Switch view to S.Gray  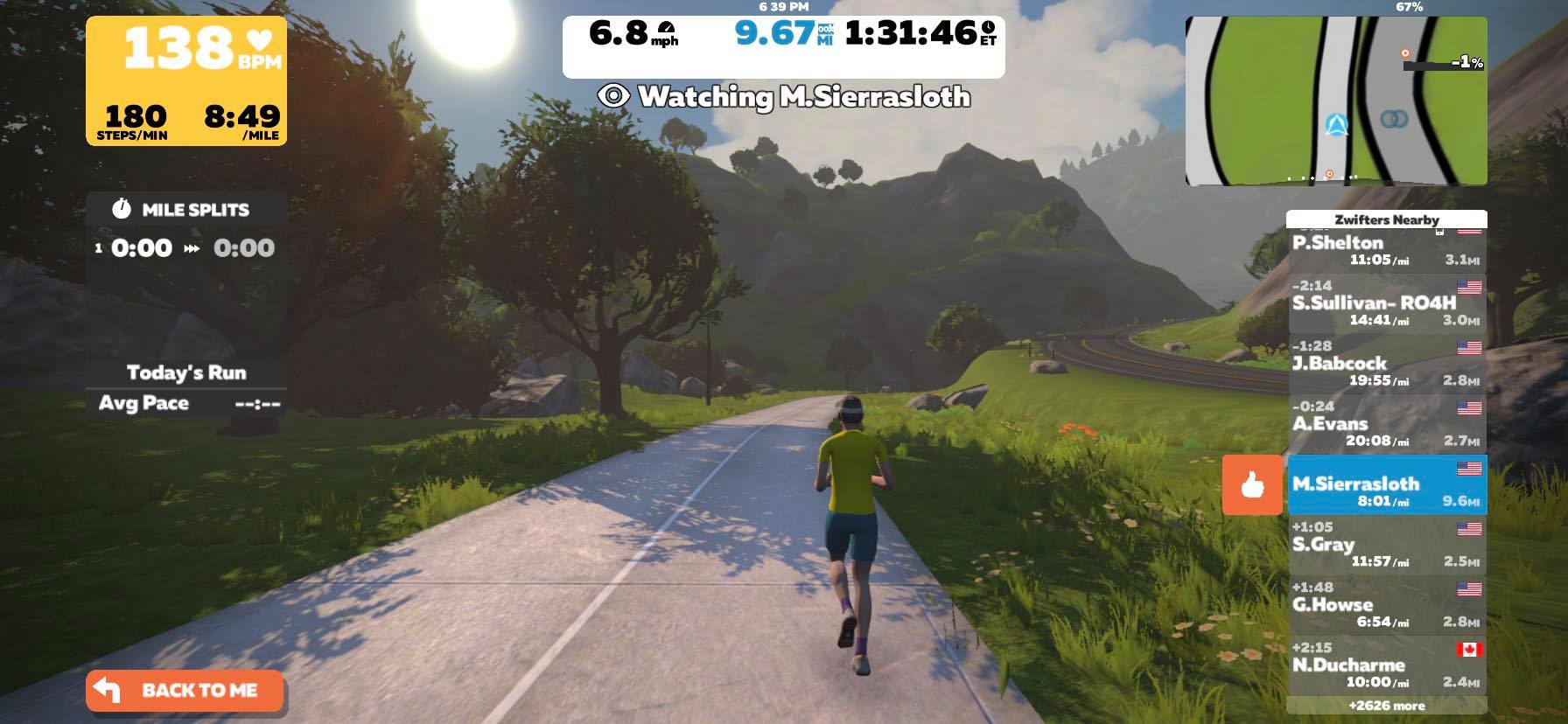(1386, 545)
